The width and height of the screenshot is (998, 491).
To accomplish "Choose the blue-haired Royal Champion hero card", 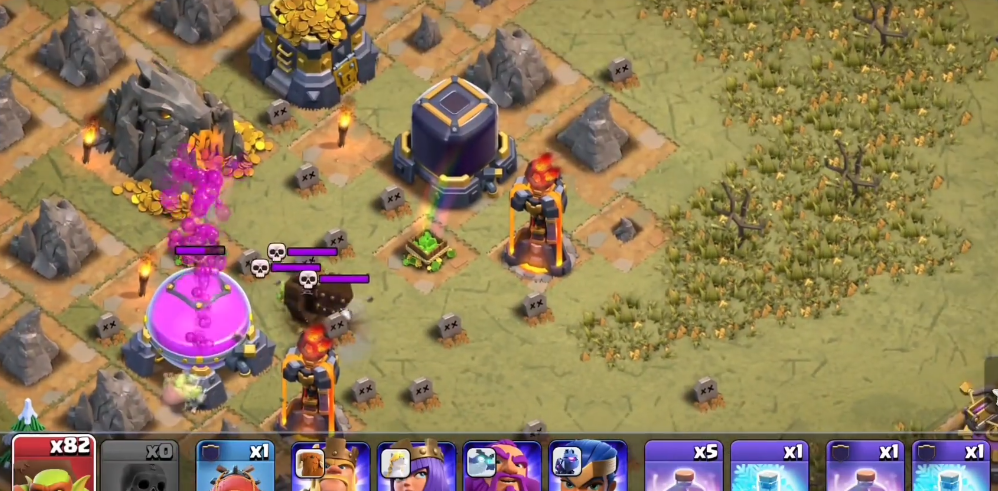I will pyautogui.click(x=587, y=466).
